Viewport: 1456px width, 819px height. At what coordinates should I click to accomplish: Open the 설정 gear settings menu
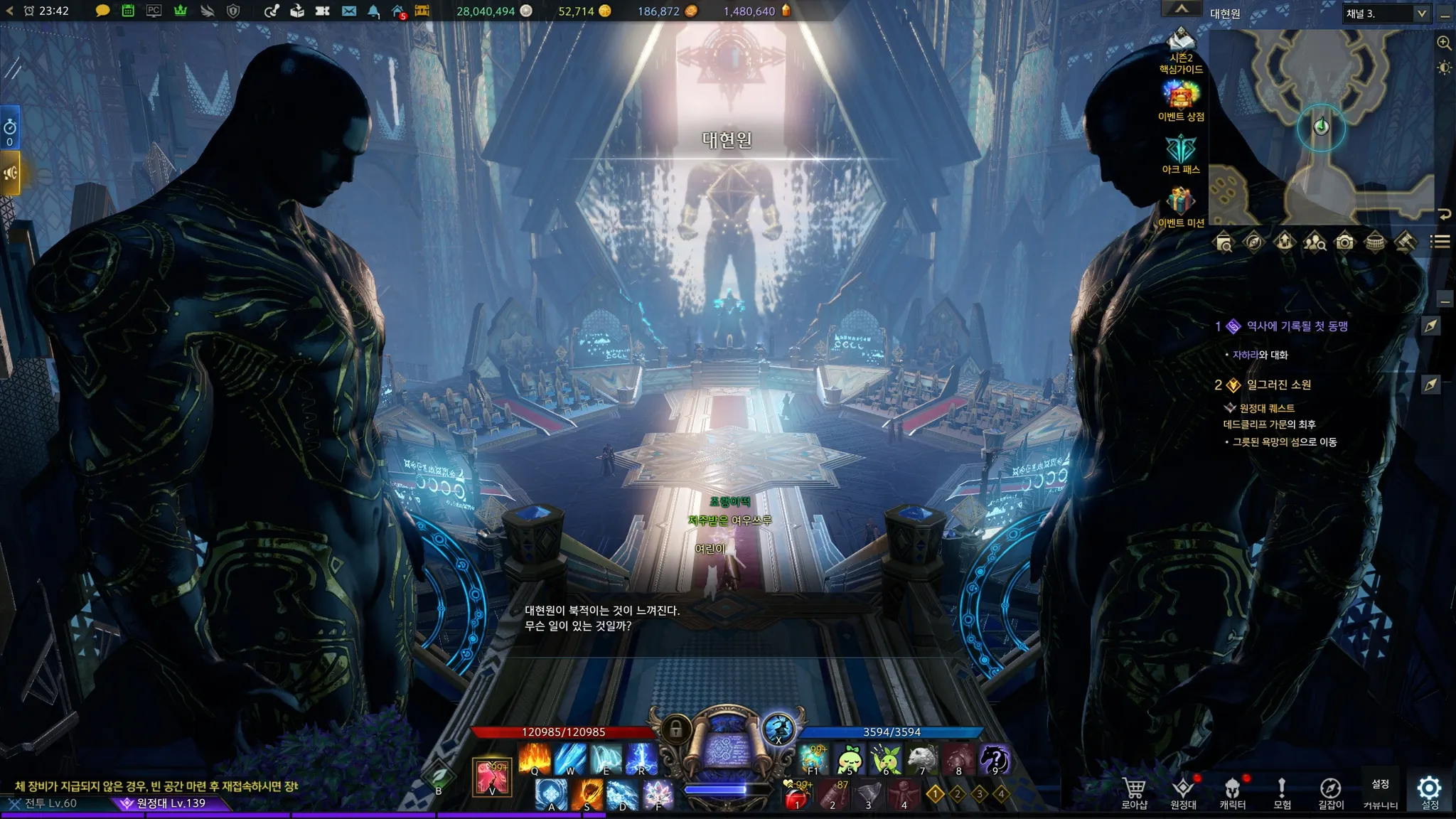[x=1430, y=792]
